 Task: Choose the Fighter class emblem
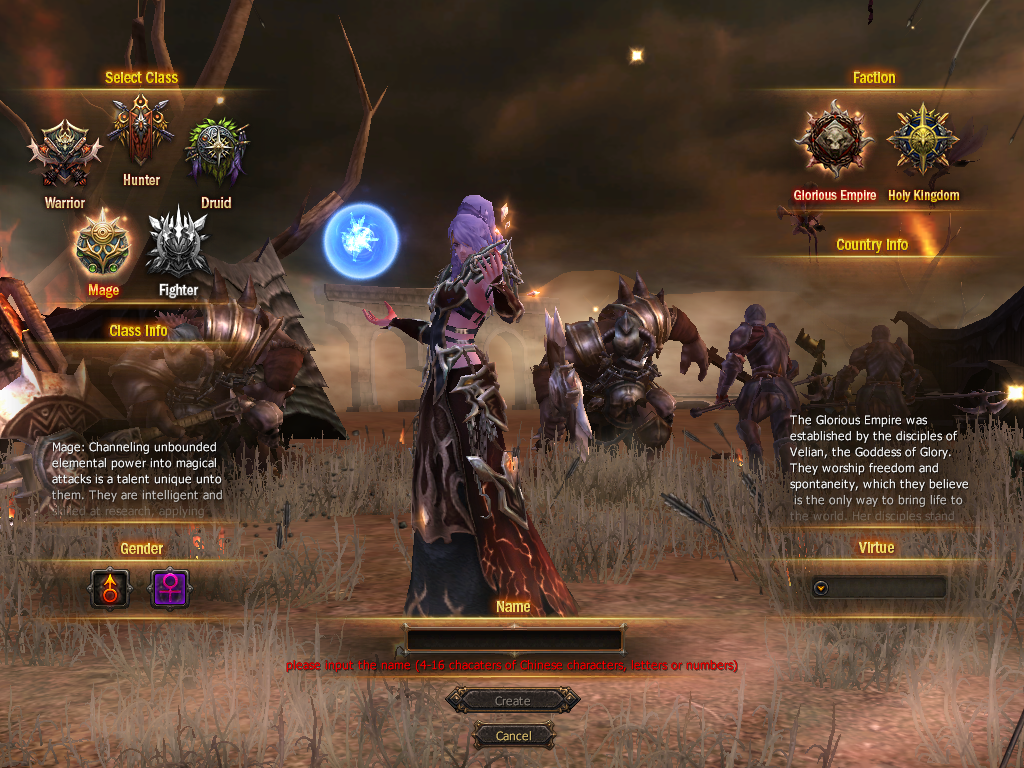[x=178, y=243]
